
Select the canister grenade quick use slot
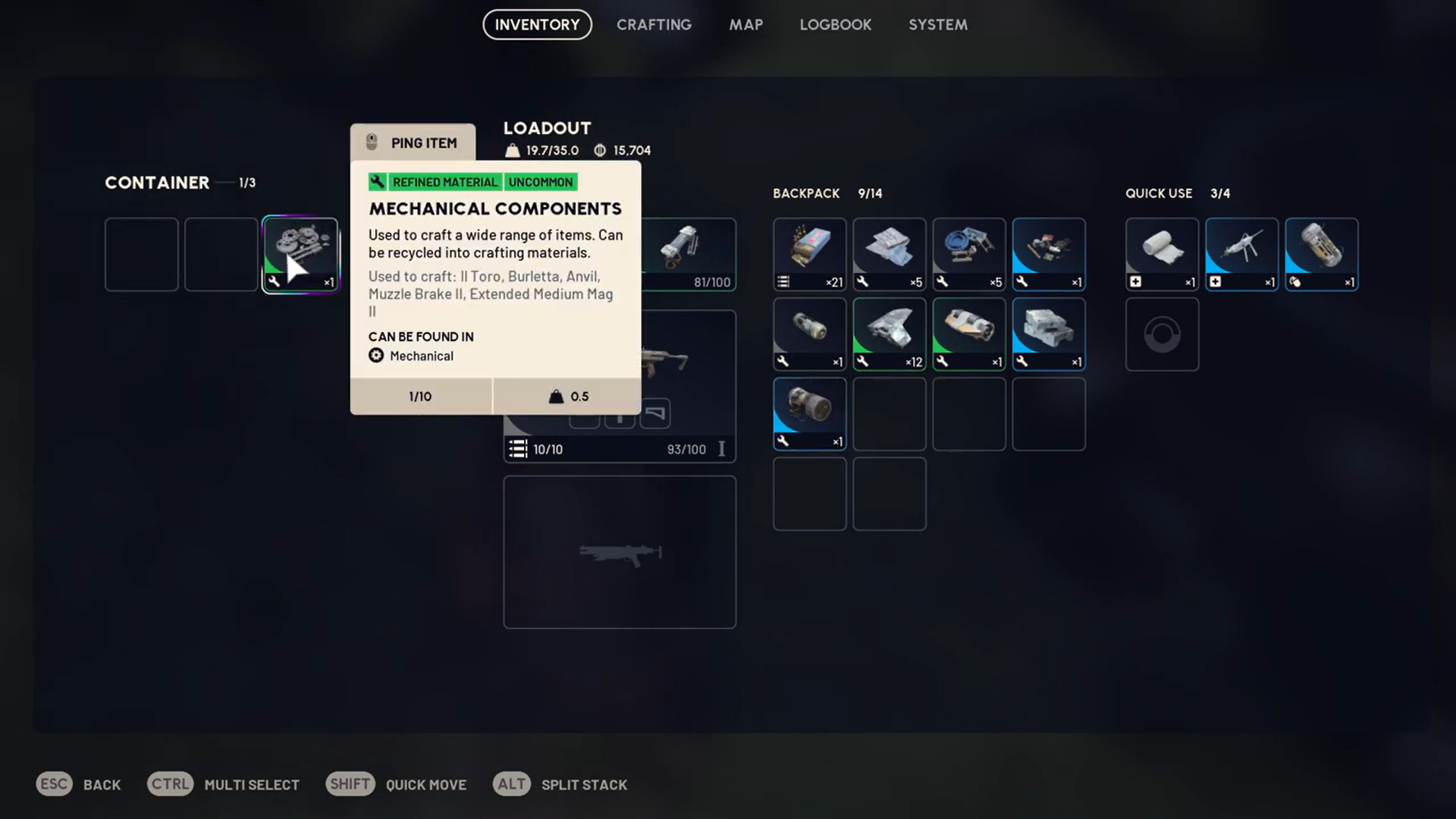click(x=1321, y=255)
